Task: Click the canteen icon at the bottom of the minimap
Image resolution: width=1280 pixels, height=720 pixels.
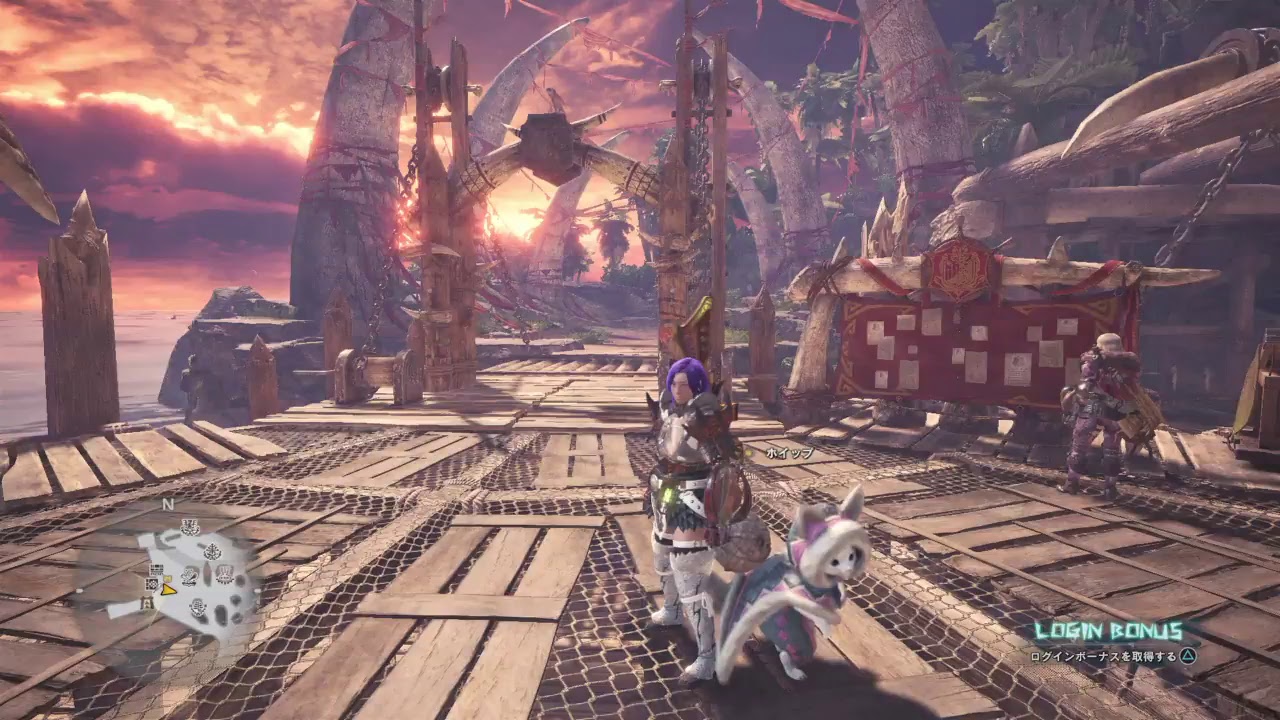Action: tap(198, 609)
